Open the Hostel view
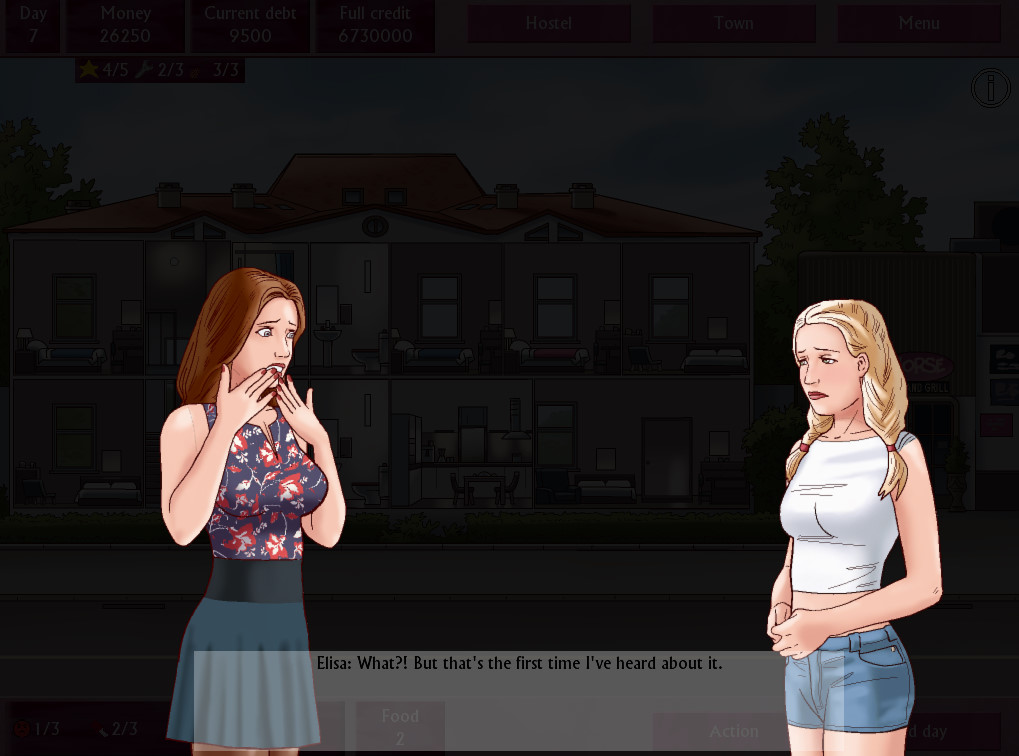 (549, 24)
